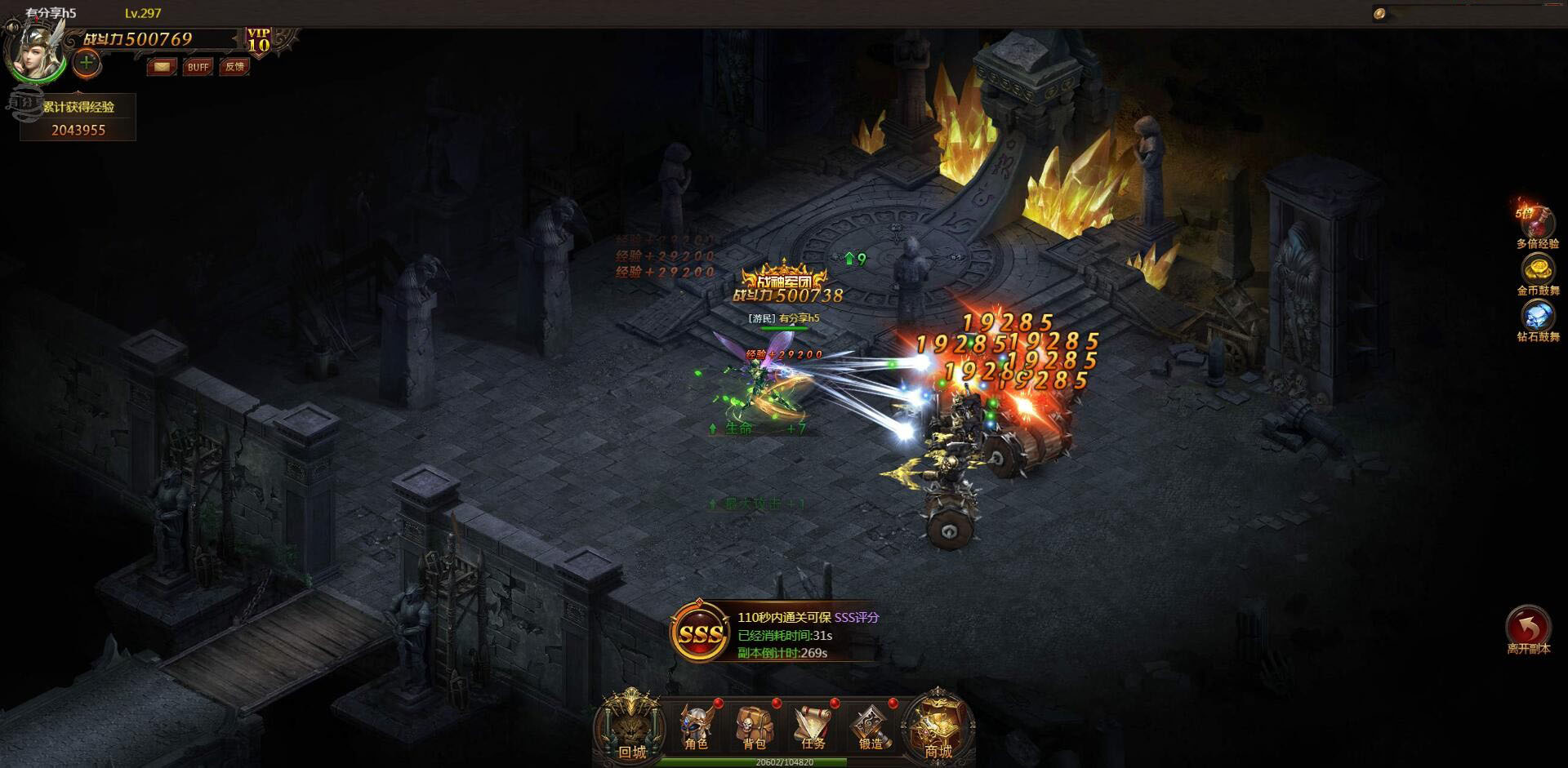Open the VIP 10 badge
This screenshot has width=1568, height=768.
[x=259, y=40]
